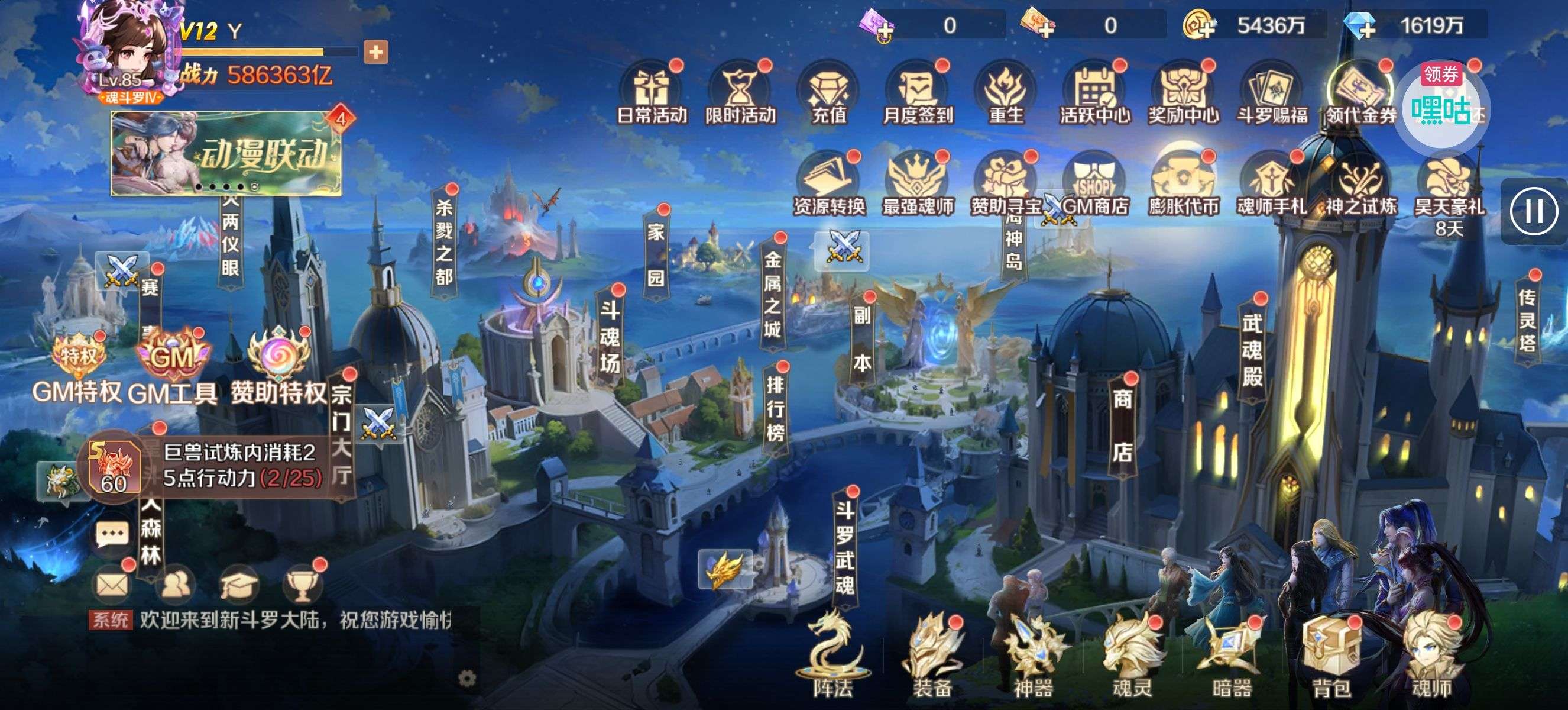Open the 魂师 soul master menu

[x=1431, y=659]
